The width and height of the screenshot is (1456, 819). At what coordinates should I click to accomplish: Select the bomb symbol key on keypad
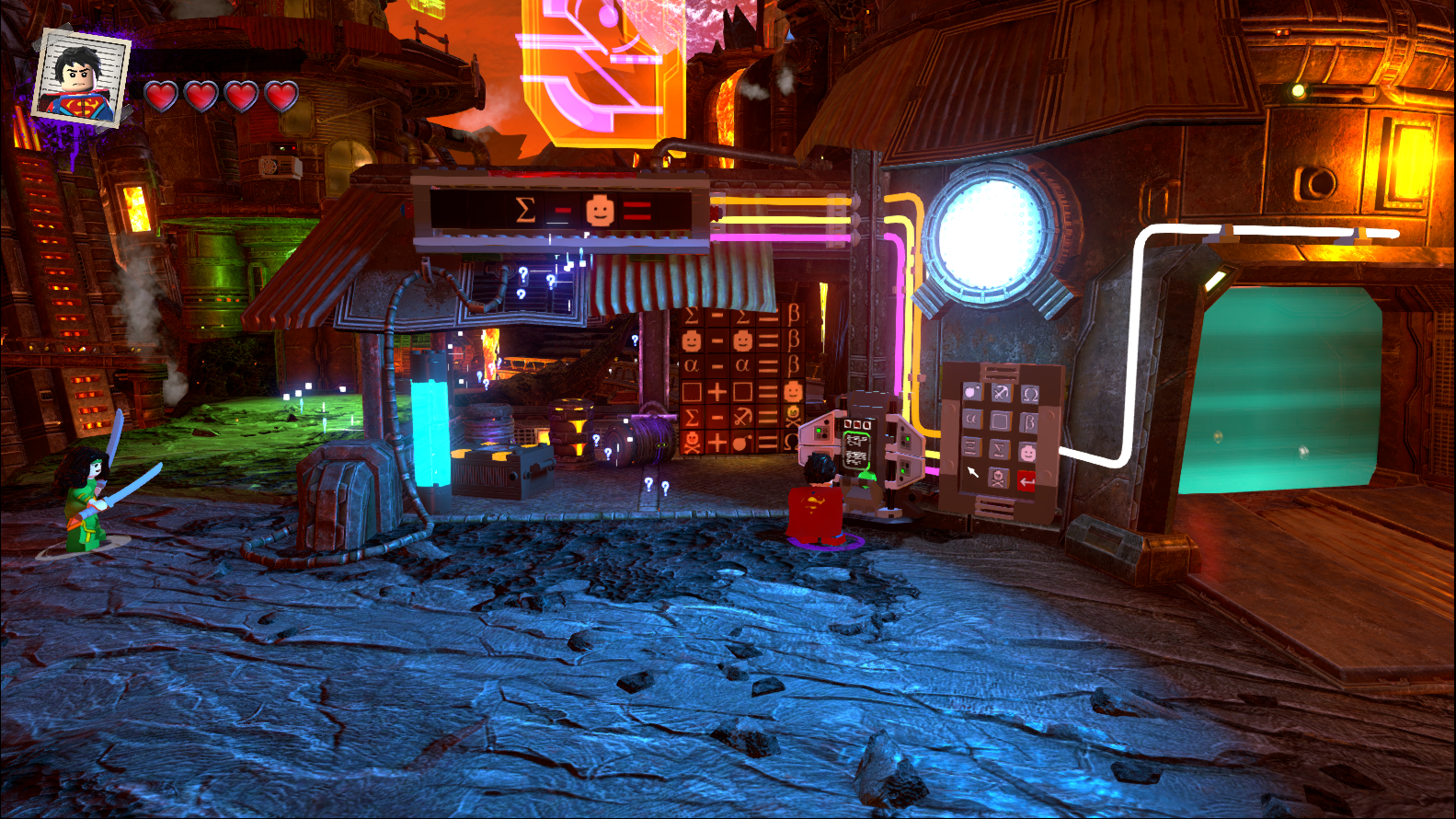(x=972, y=392)
